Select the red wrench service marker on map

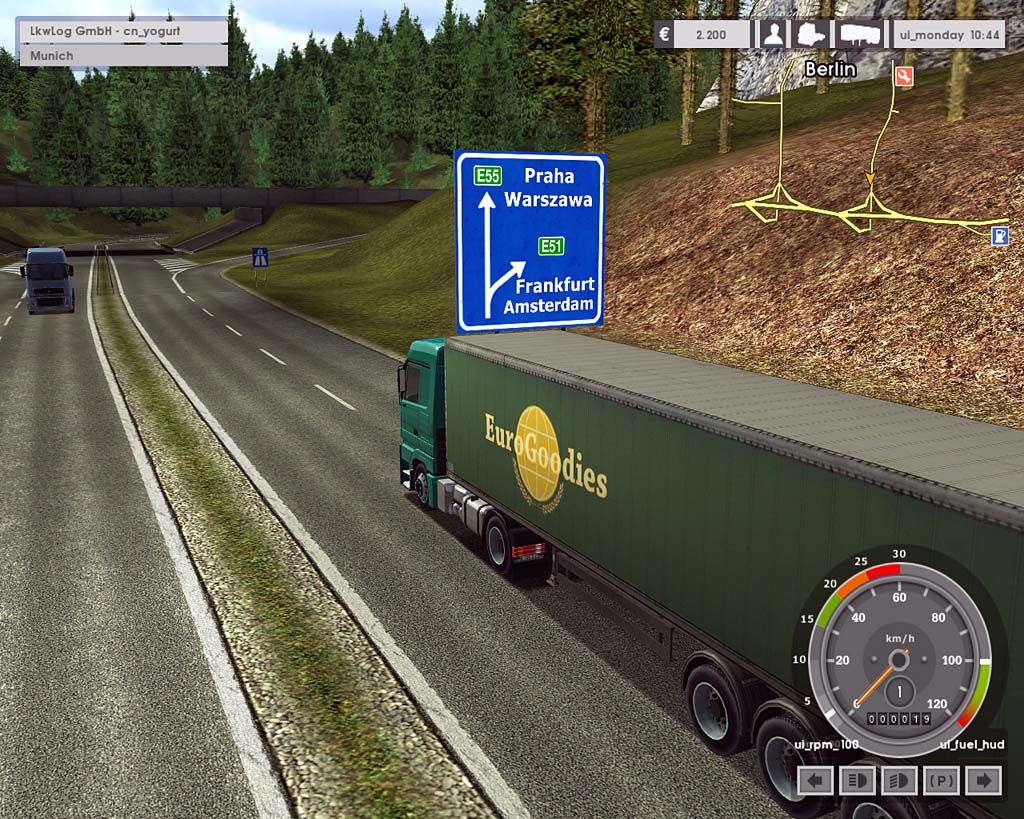point(905,76)
